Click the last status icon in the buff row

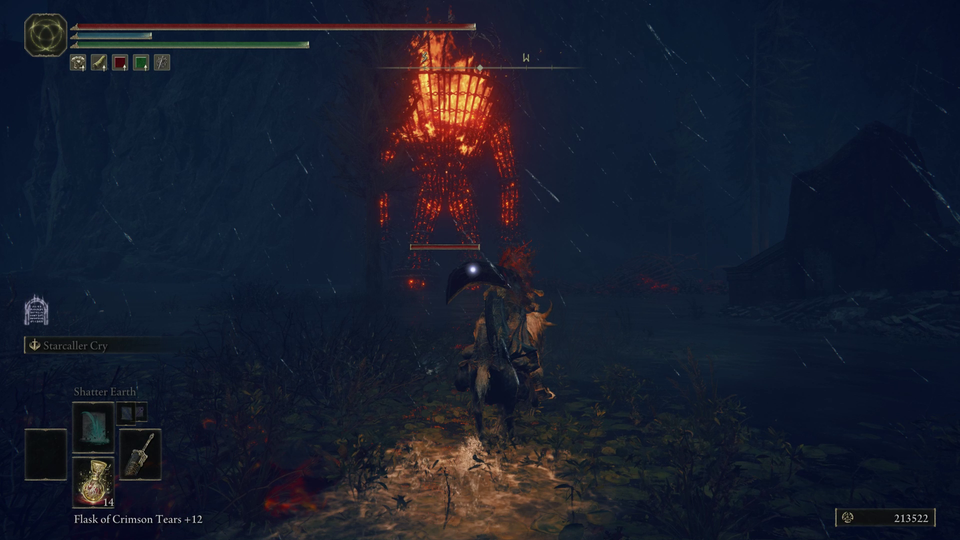pyautogui.click(x=162, y=63)
